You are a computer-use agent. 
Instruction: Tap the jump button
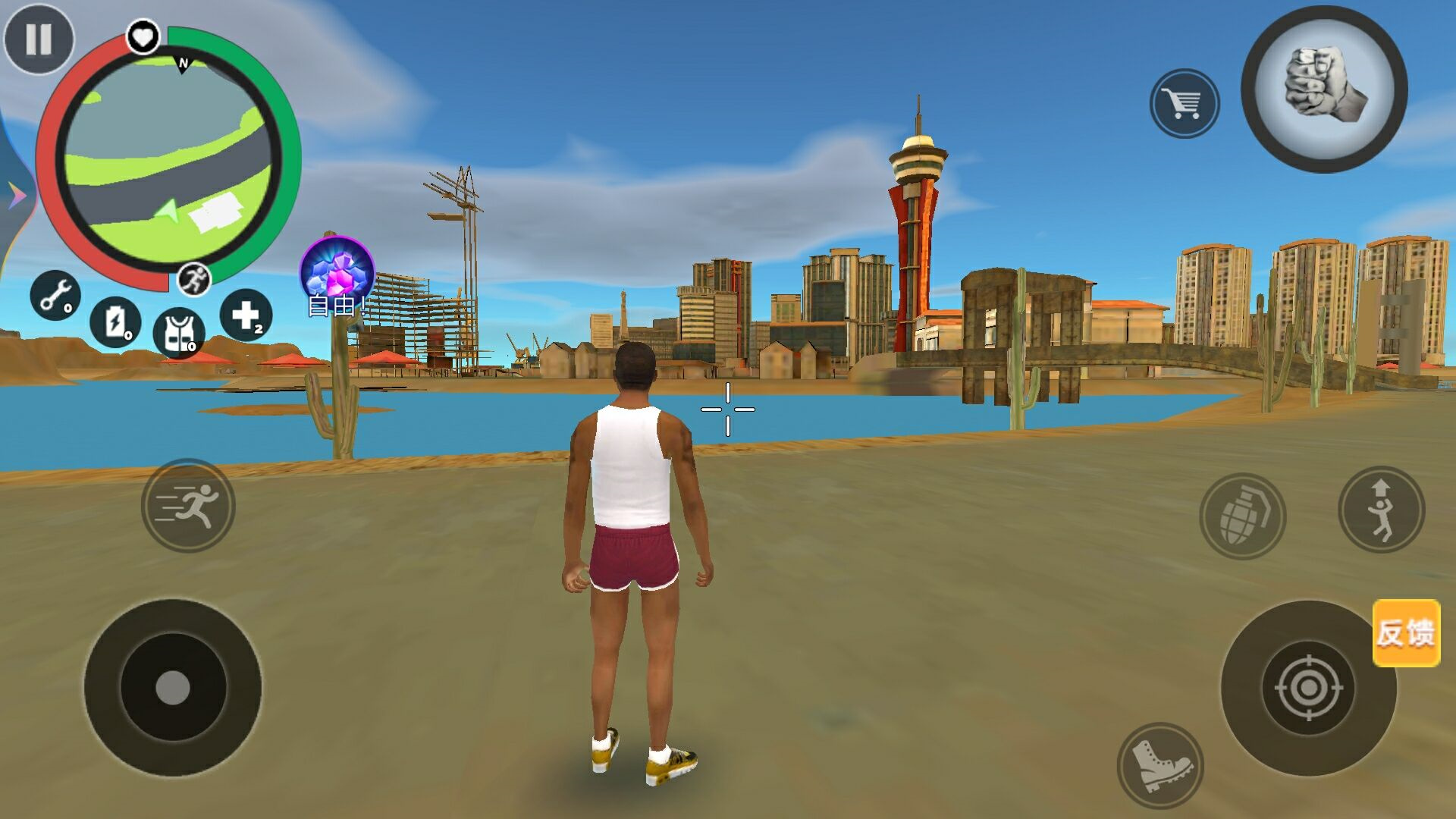[x=1381, y=510]
